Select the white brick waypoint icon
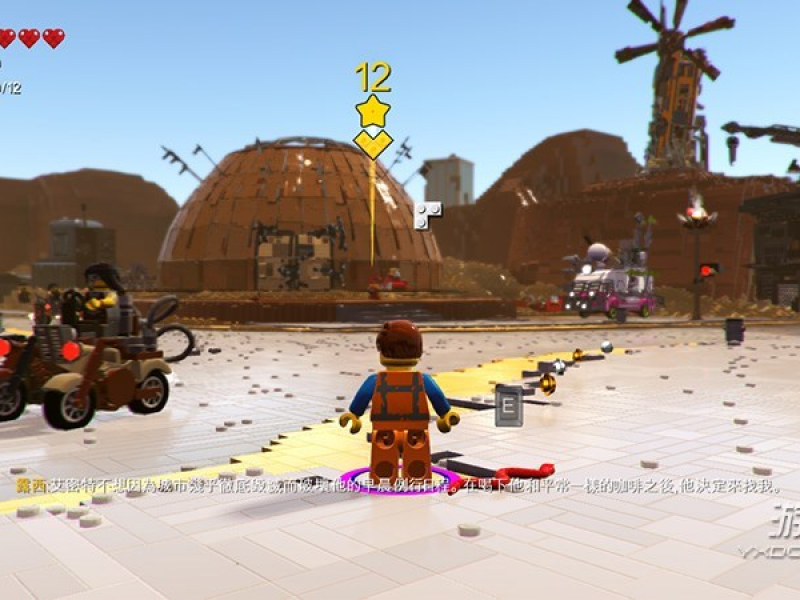Viewport: 800px width, 600px height. (427, 214)
